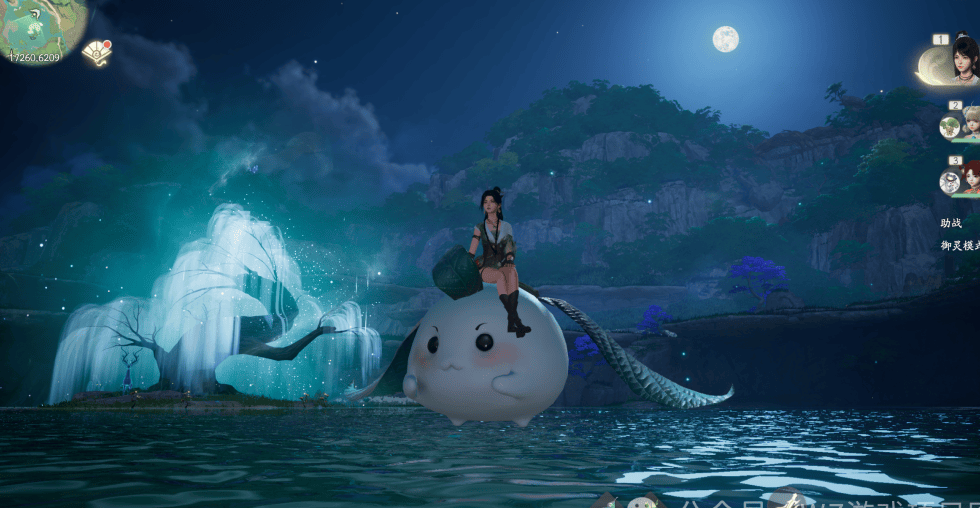Select the tree spirit pet icon
Screen dimensions: 980x508
pos(949,127)
